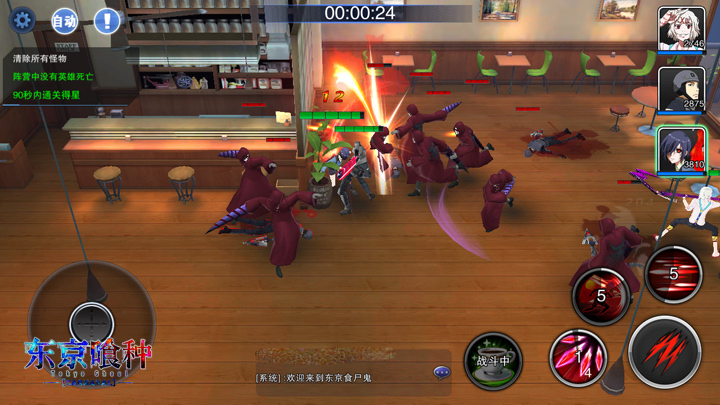Open the chat bubble icon
720x405 pixels.
441,372
